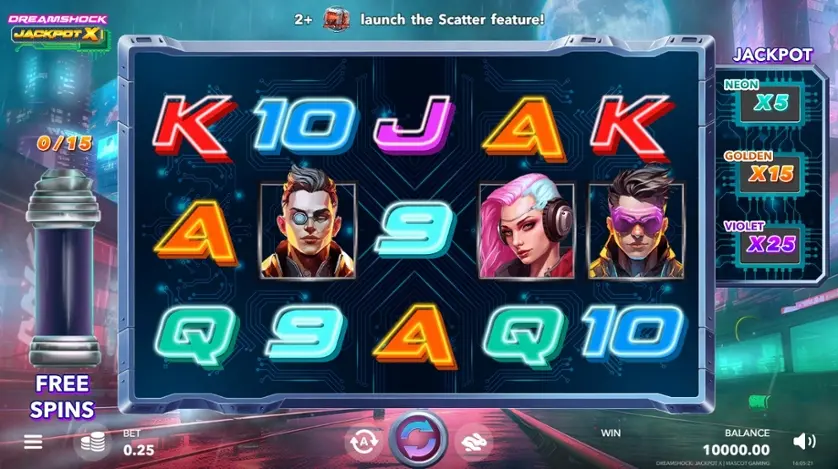Image resolution: width=838 pixels, height=469 pixels.
Task: Toggle the sound speaker icon
Action: [x=804, y=441]
